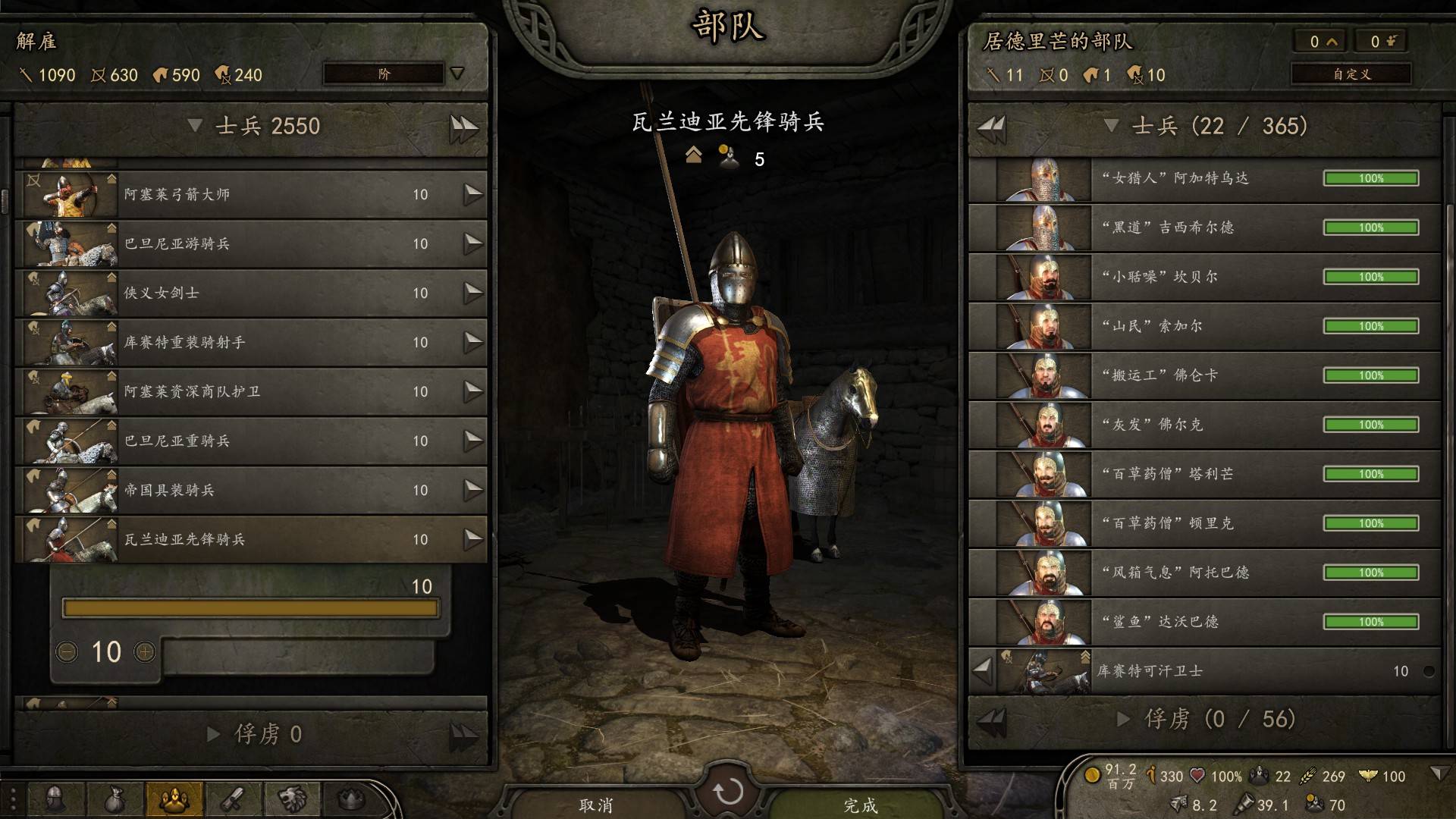Open the inventory bag tab icon
This screenshot has width=1456, height=819.
(114, 799)
